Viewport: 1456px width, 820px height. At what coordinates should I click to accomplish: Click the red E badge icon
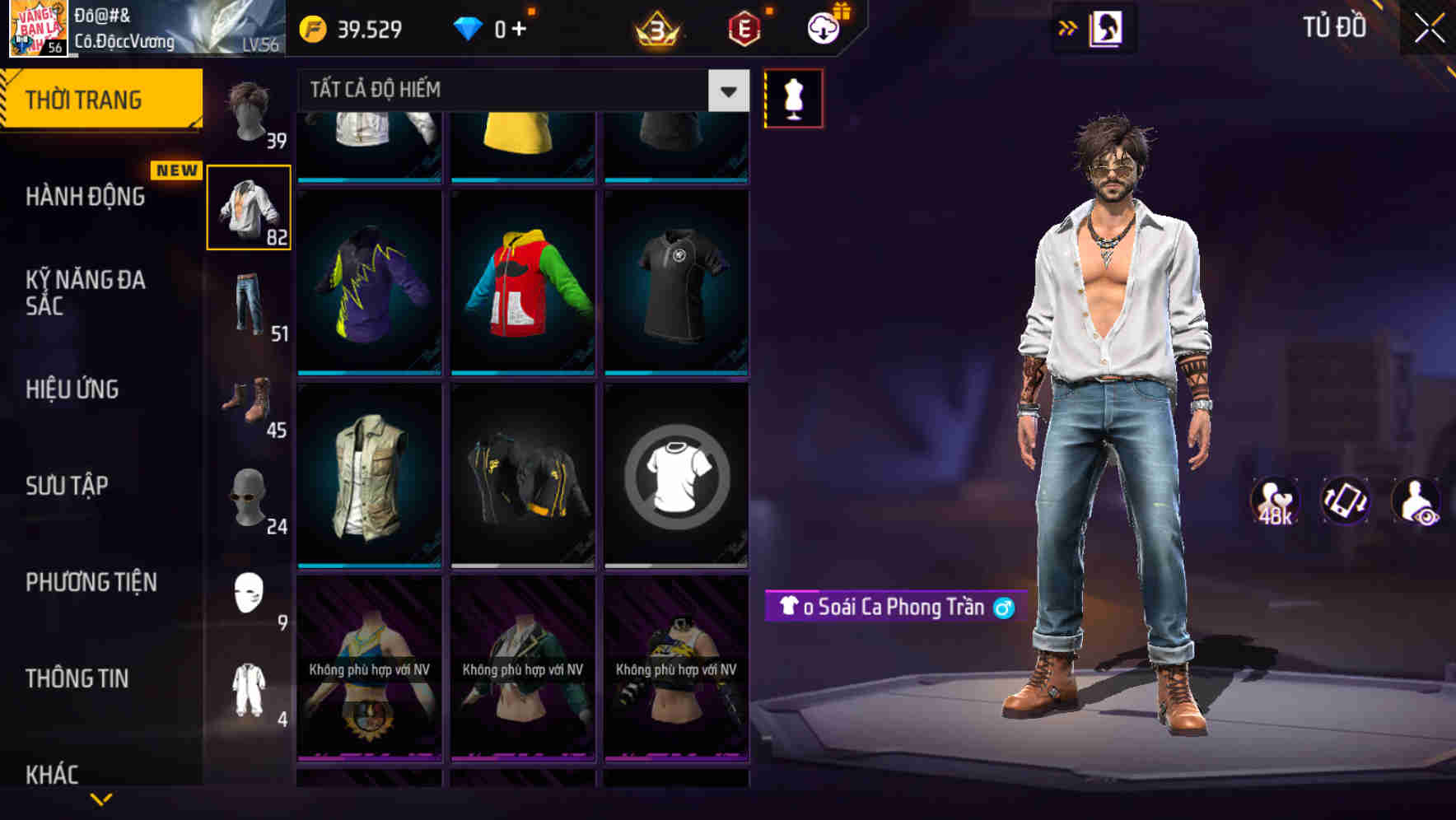click(742, 29)
